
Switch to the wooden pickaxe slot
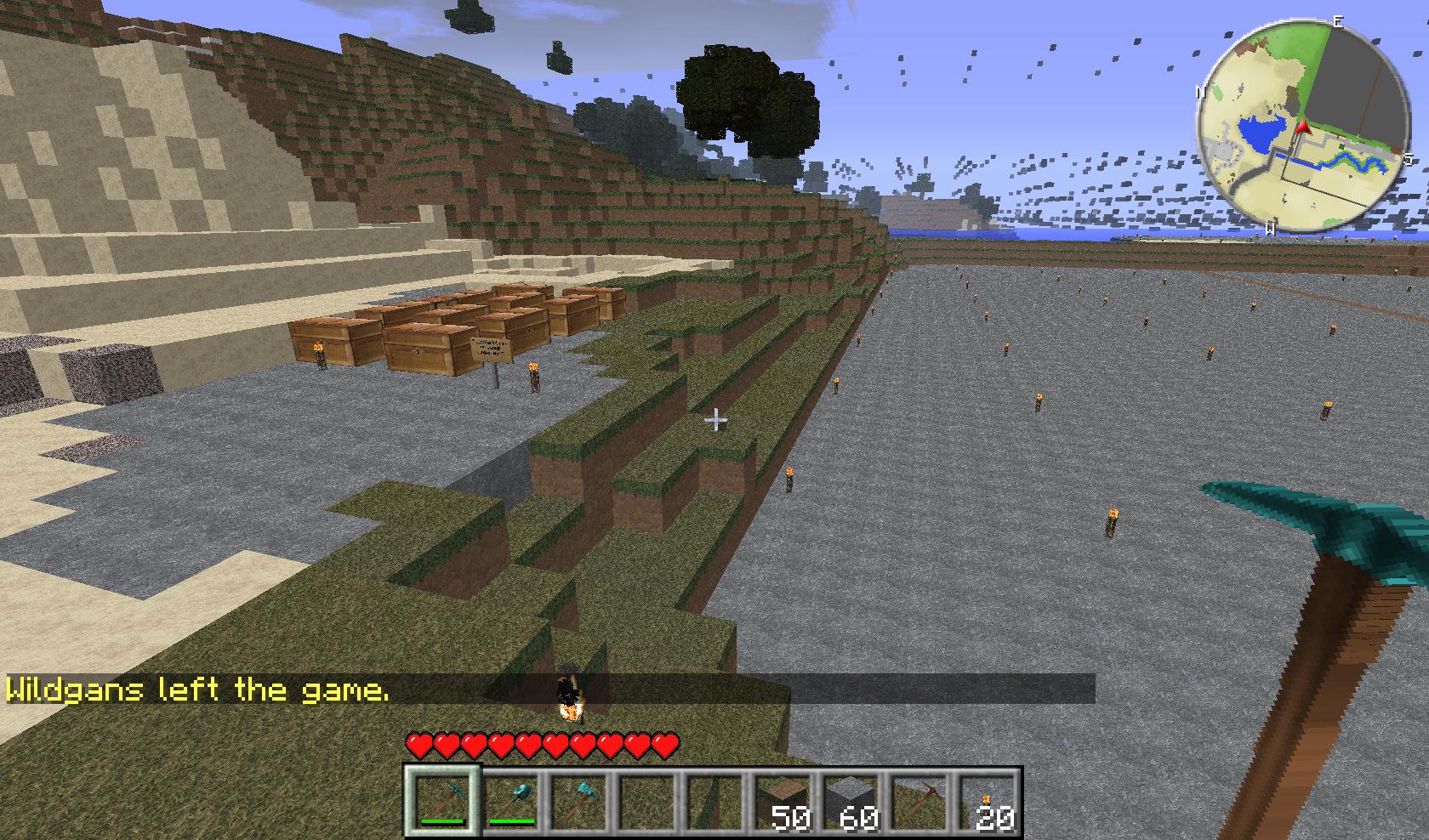(919, 799)
